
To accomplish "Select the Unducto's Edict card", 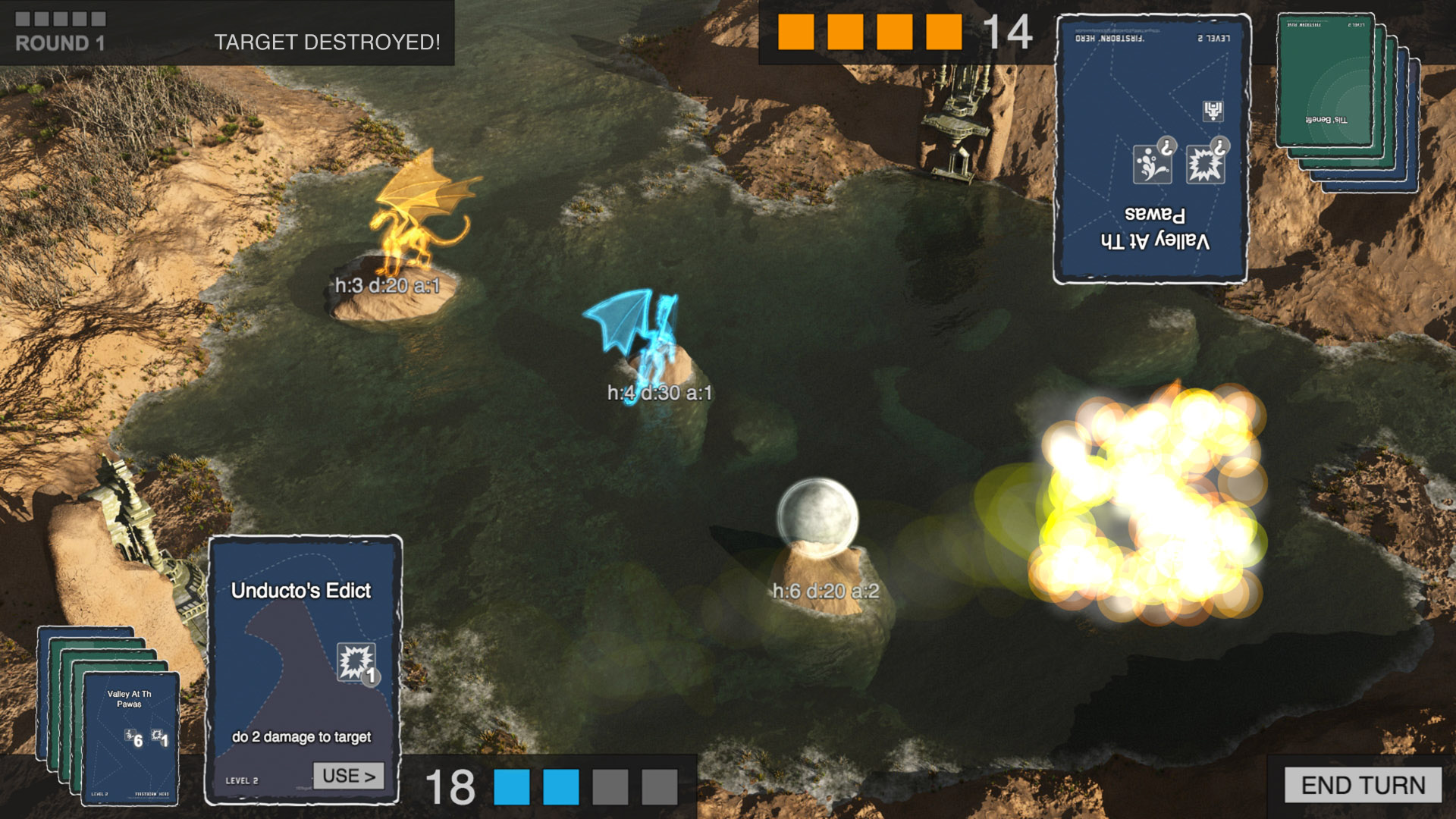I will point(302,652).
